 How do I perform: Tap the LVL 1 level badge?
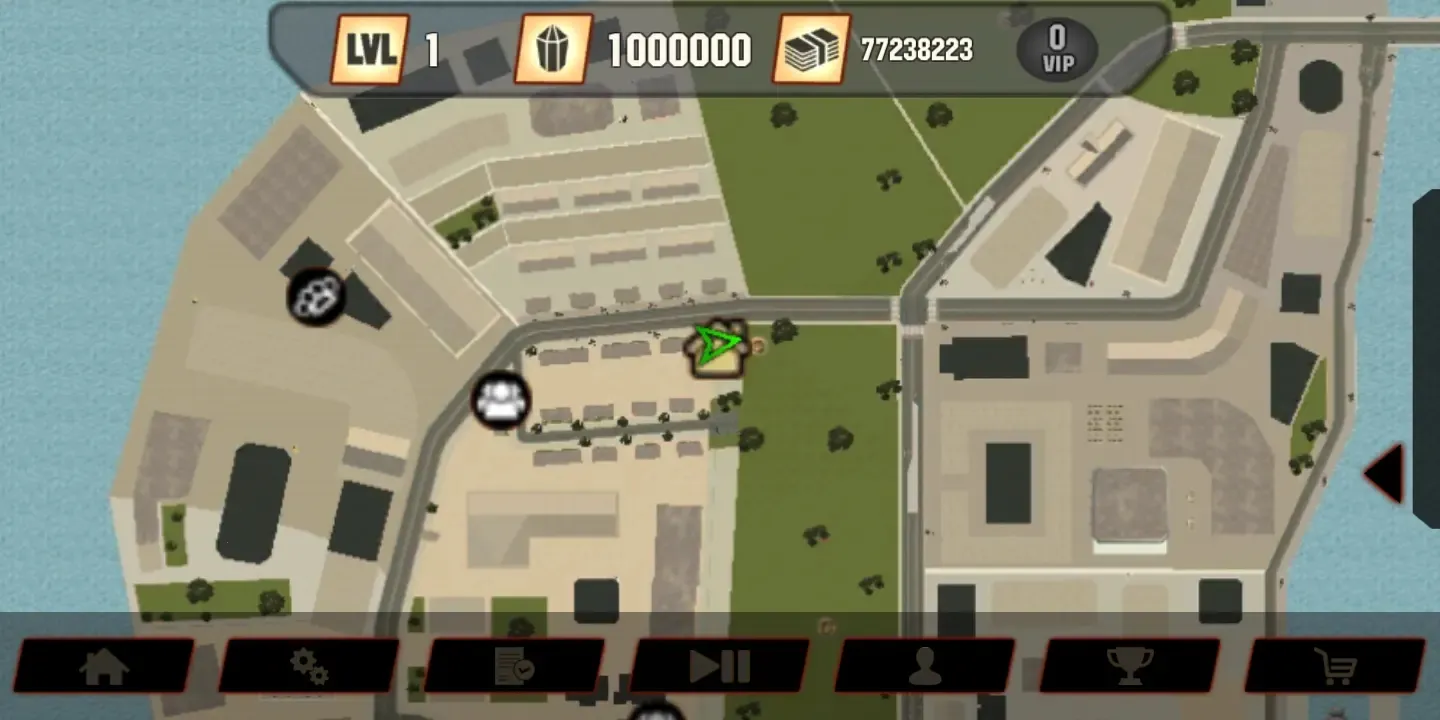(369, 48)
